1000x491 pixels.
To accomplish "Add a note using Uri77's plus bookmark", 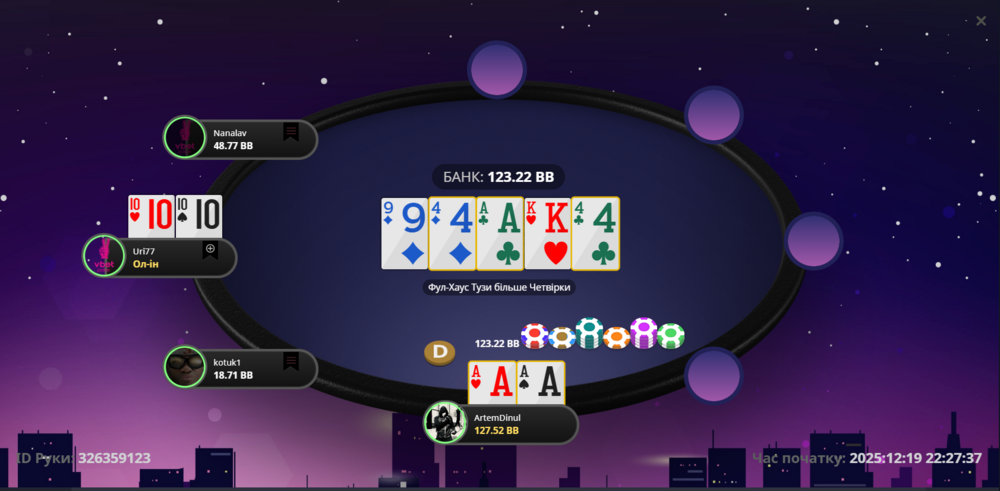I will (211, 249).
